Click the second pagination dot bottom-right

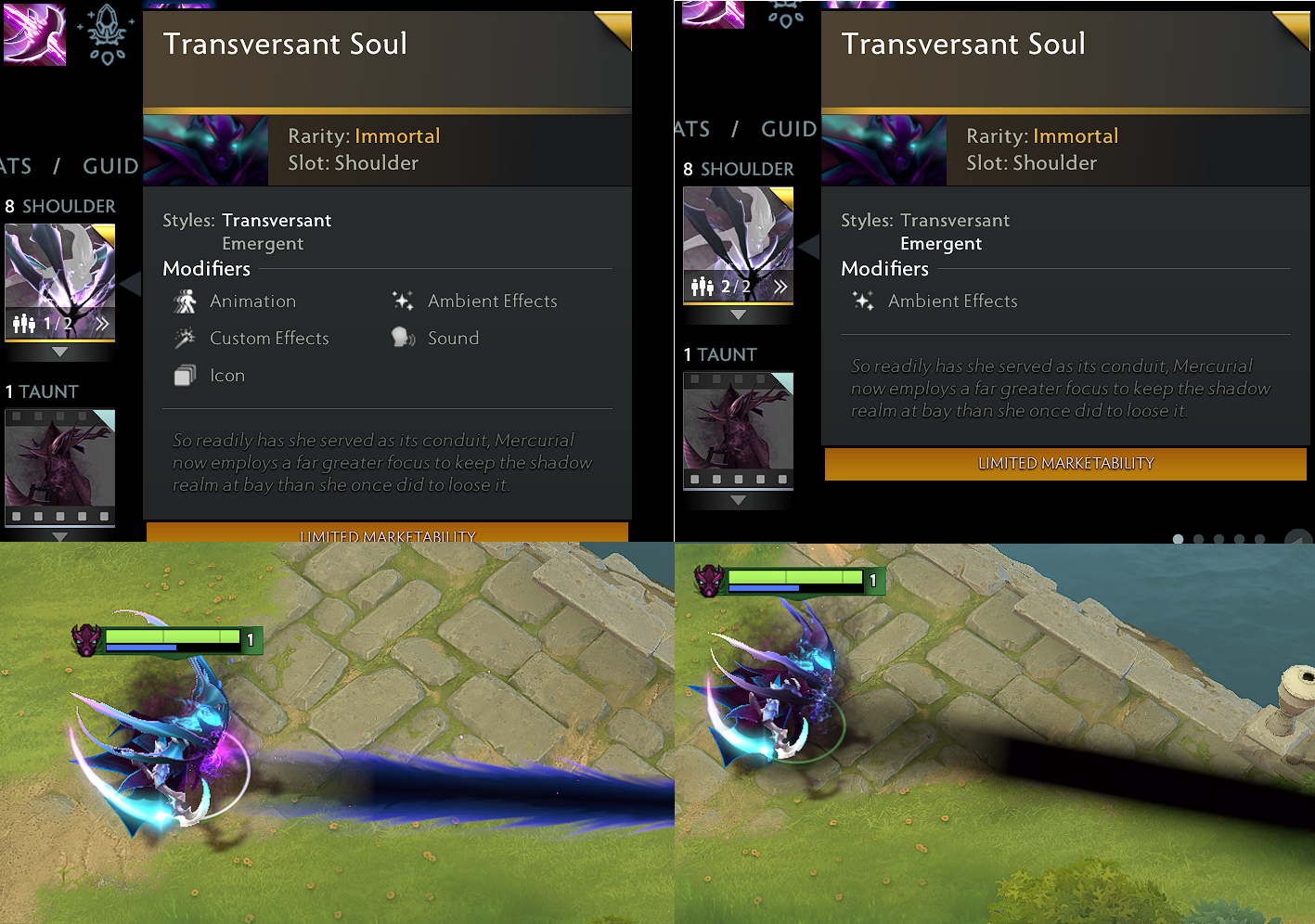tap(1197, 538)
